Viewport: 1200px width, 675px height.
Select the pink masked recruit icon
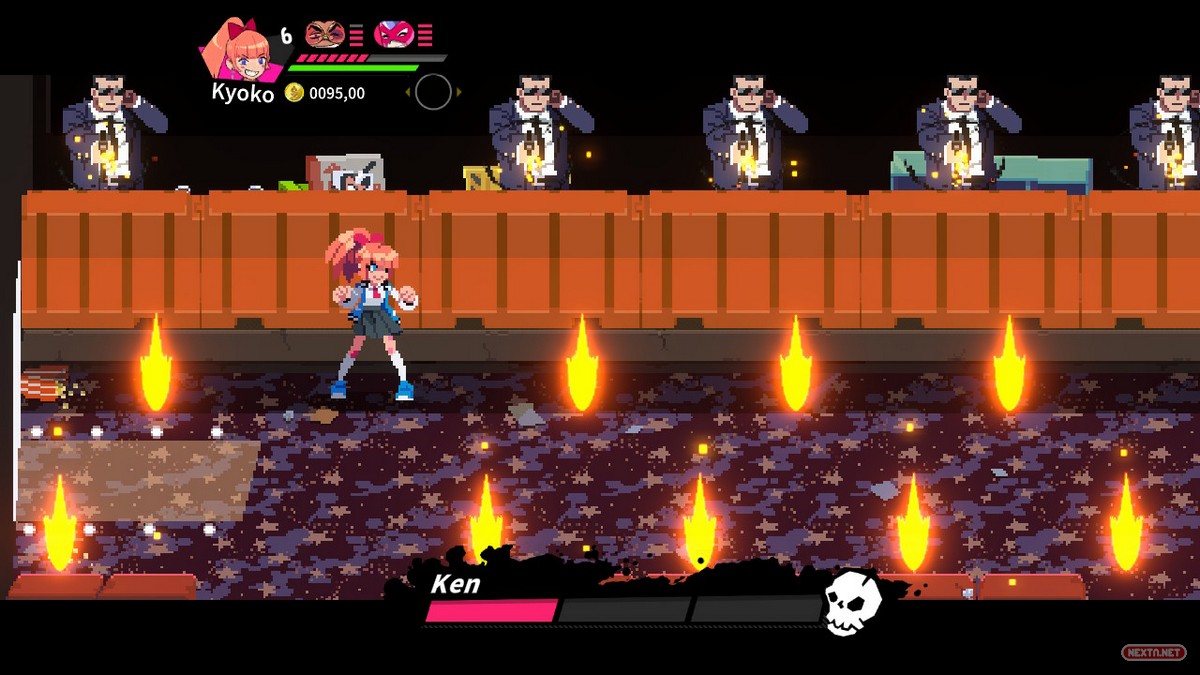[x=393, y=35]
